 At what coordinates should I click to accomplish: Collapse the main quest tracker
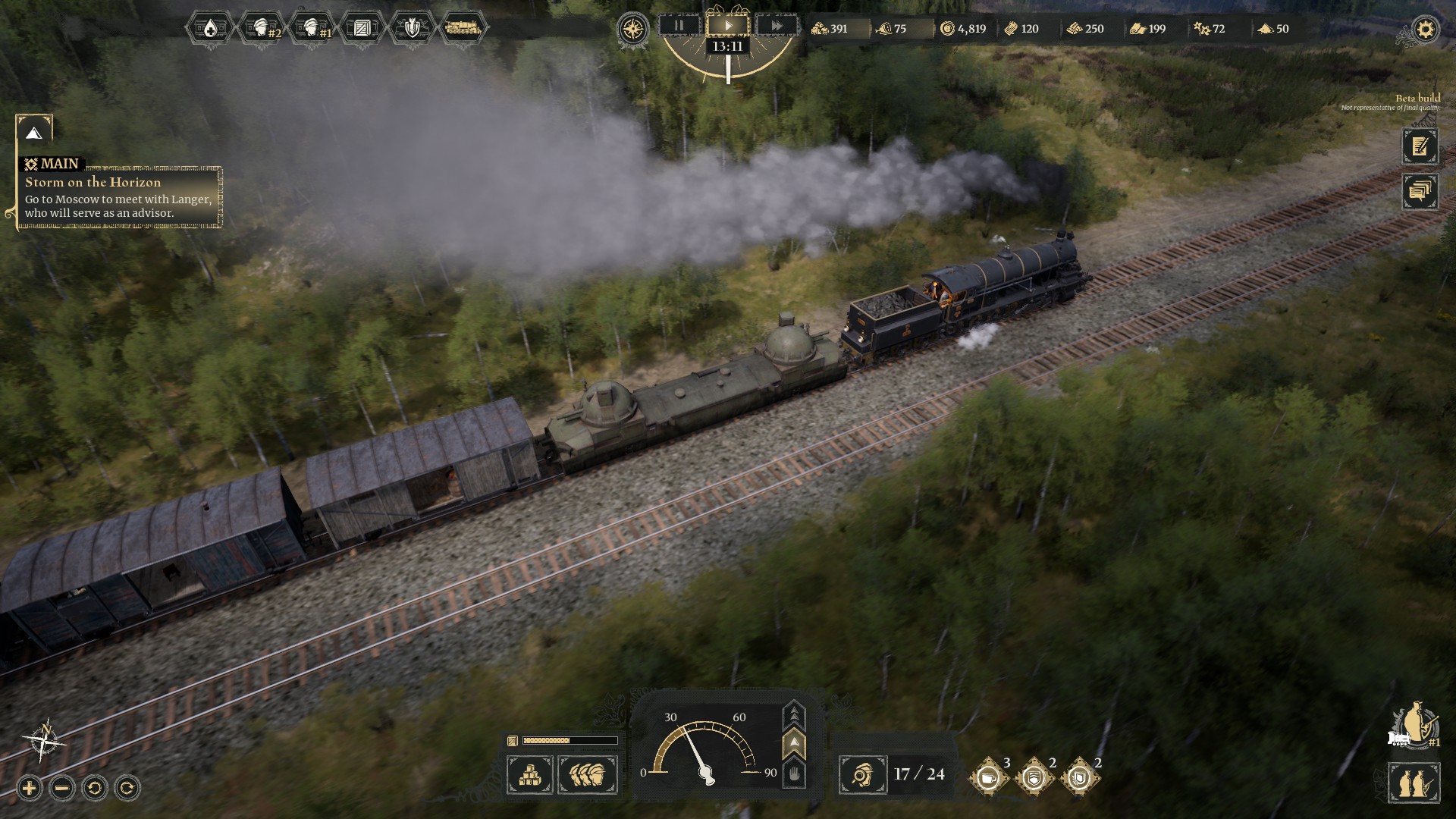[x=33, y=133]
